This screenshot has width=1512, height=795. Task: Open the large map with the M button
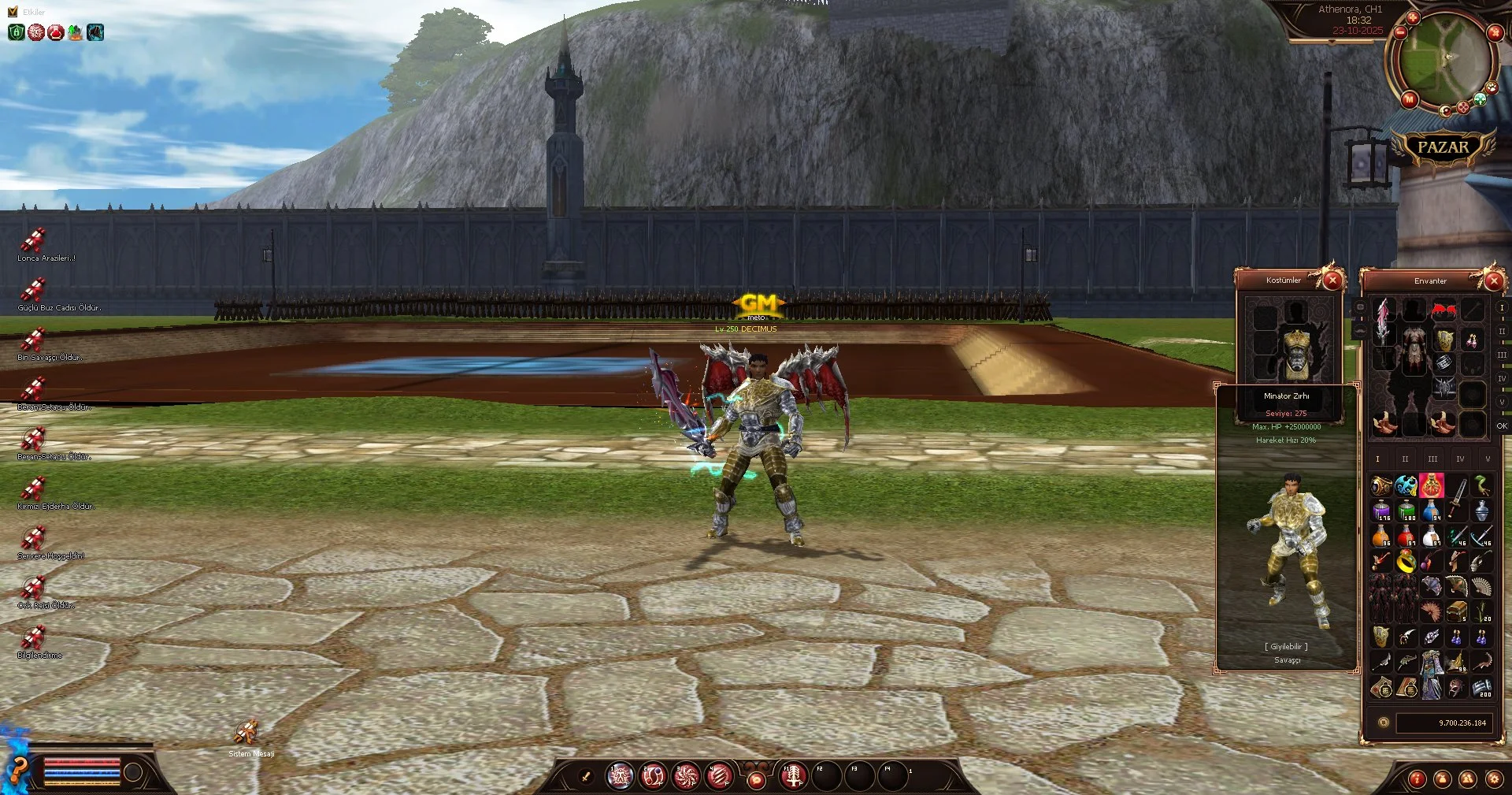(1409, 99)
